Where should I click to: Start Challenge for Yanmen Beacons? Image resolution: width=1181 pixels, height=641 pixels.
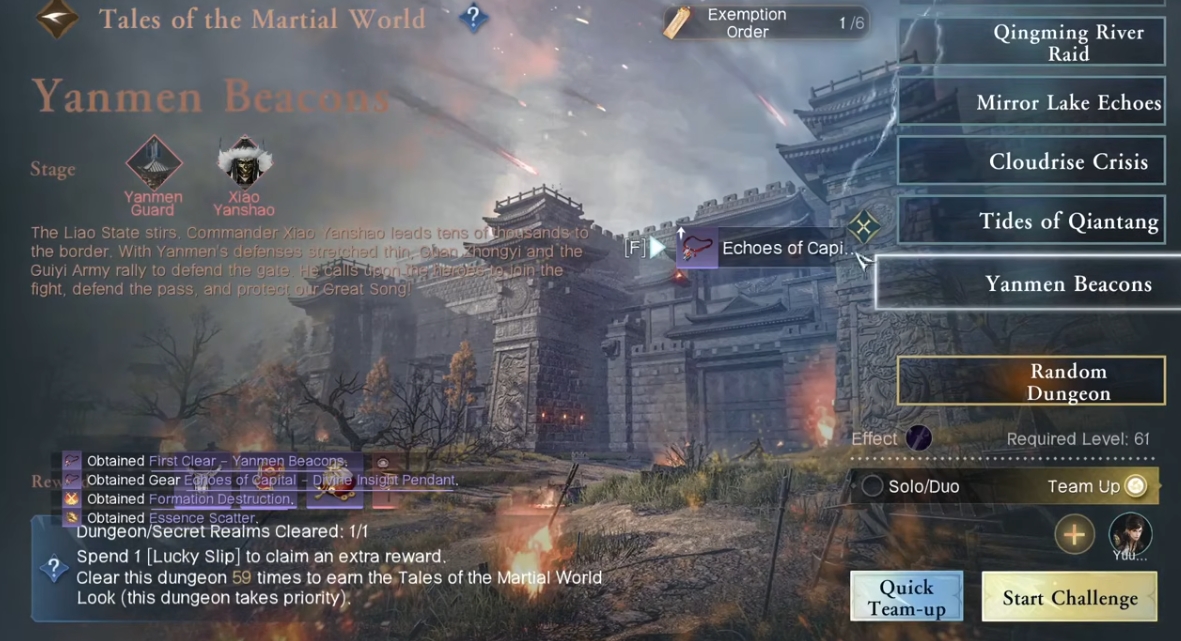[1069, 598]
